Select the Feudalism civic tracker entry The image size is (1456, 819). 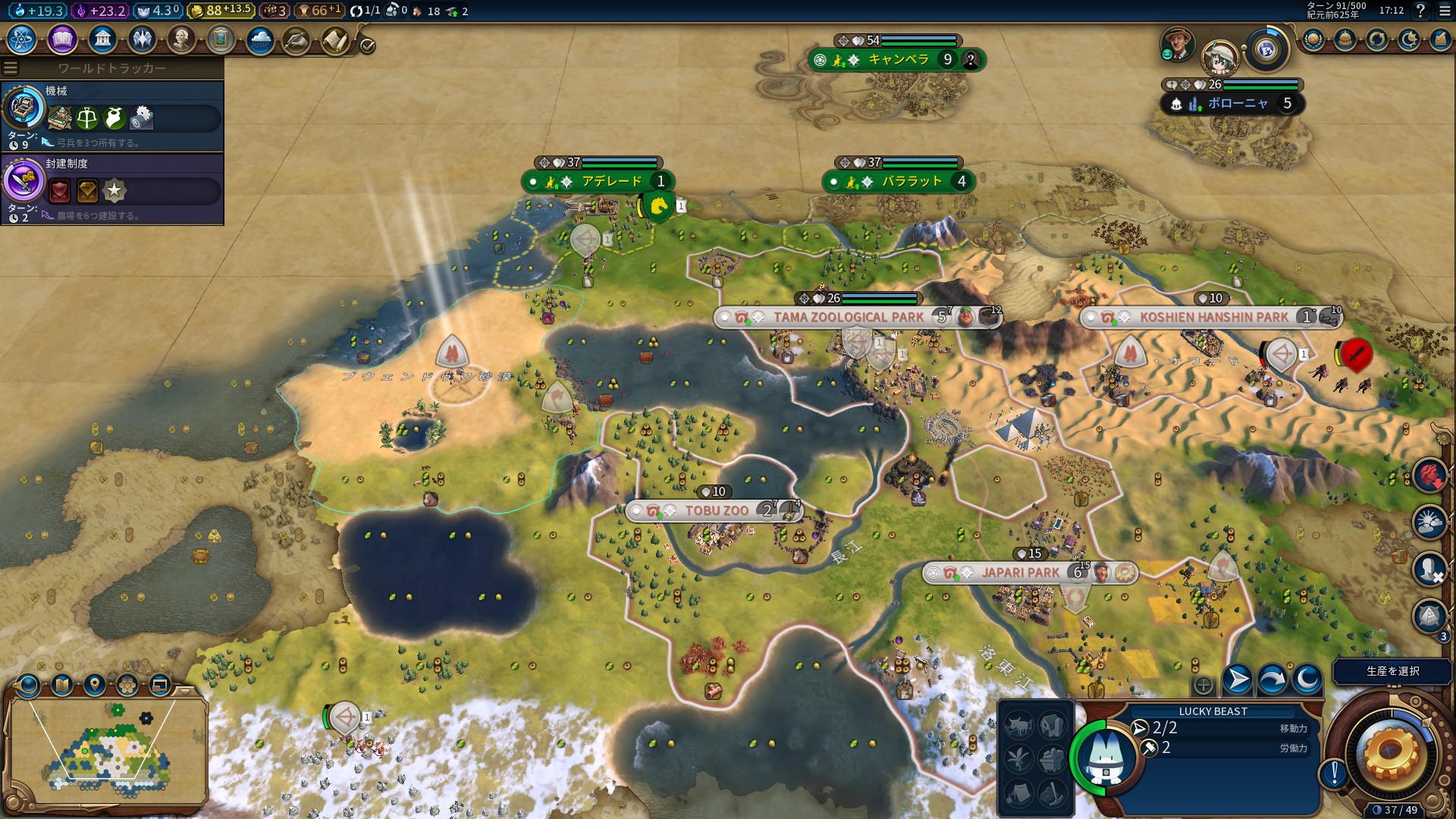coord(112,189)
